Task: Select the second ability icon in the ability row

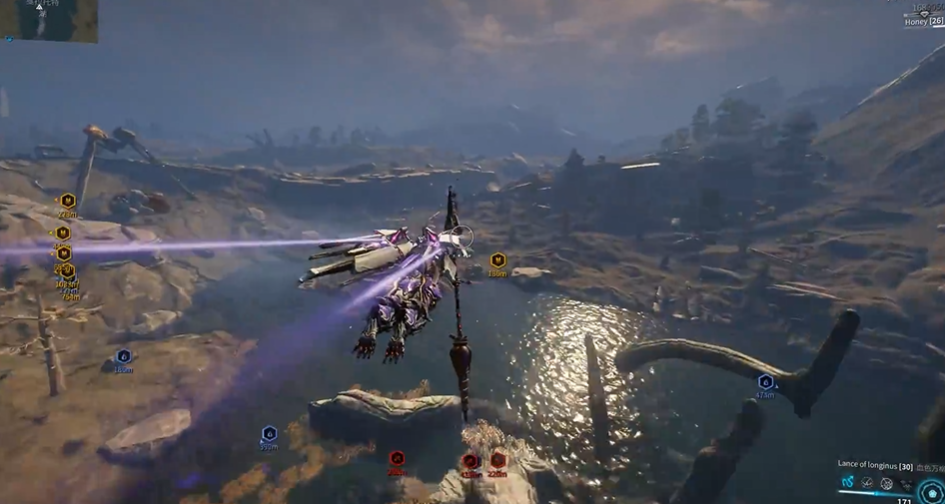Action: tap(867, 483)
